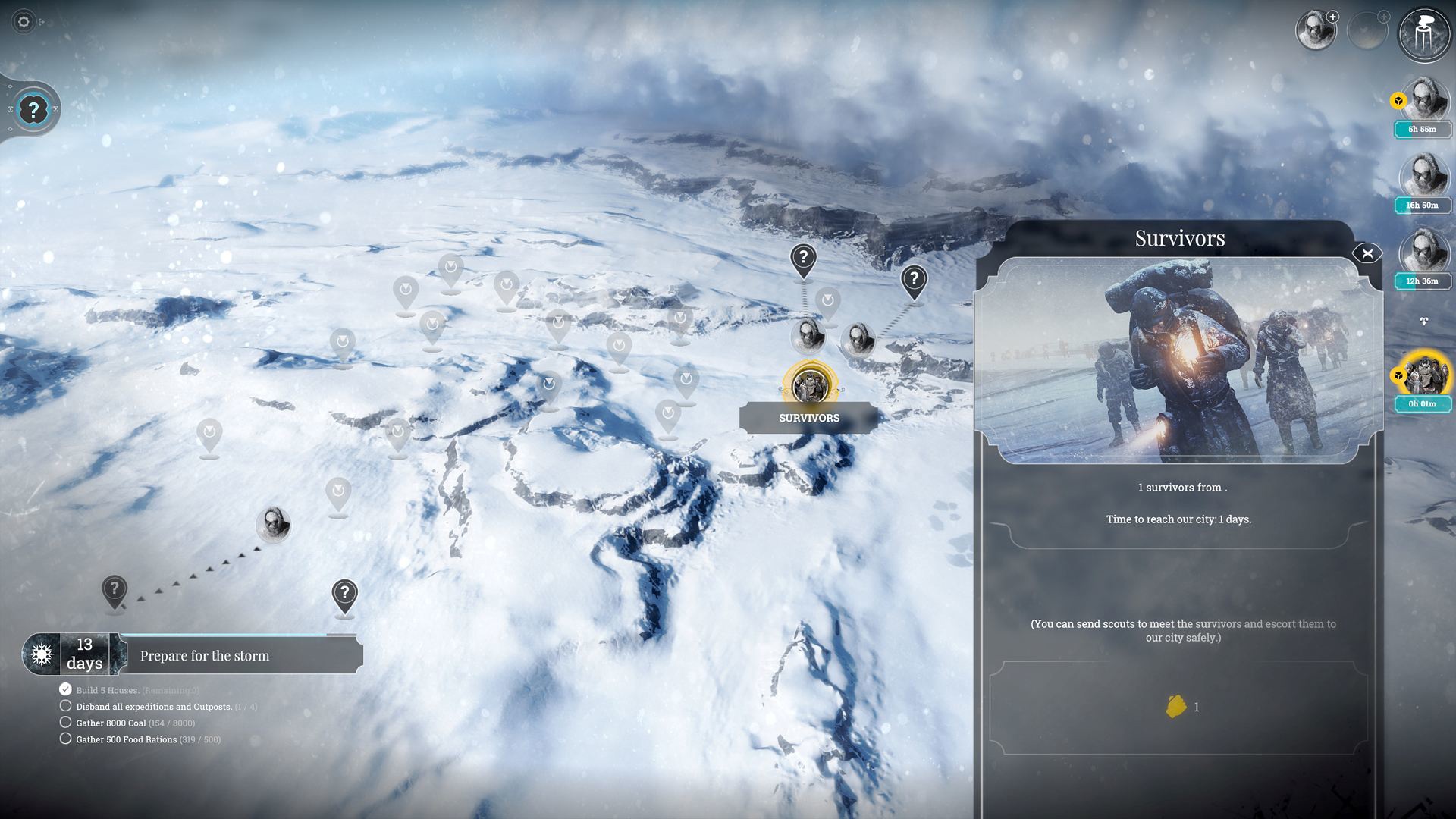
Task: Click the yellow cargo icon beside the 5h 55m scout
Action: [x=1398, y=99]
